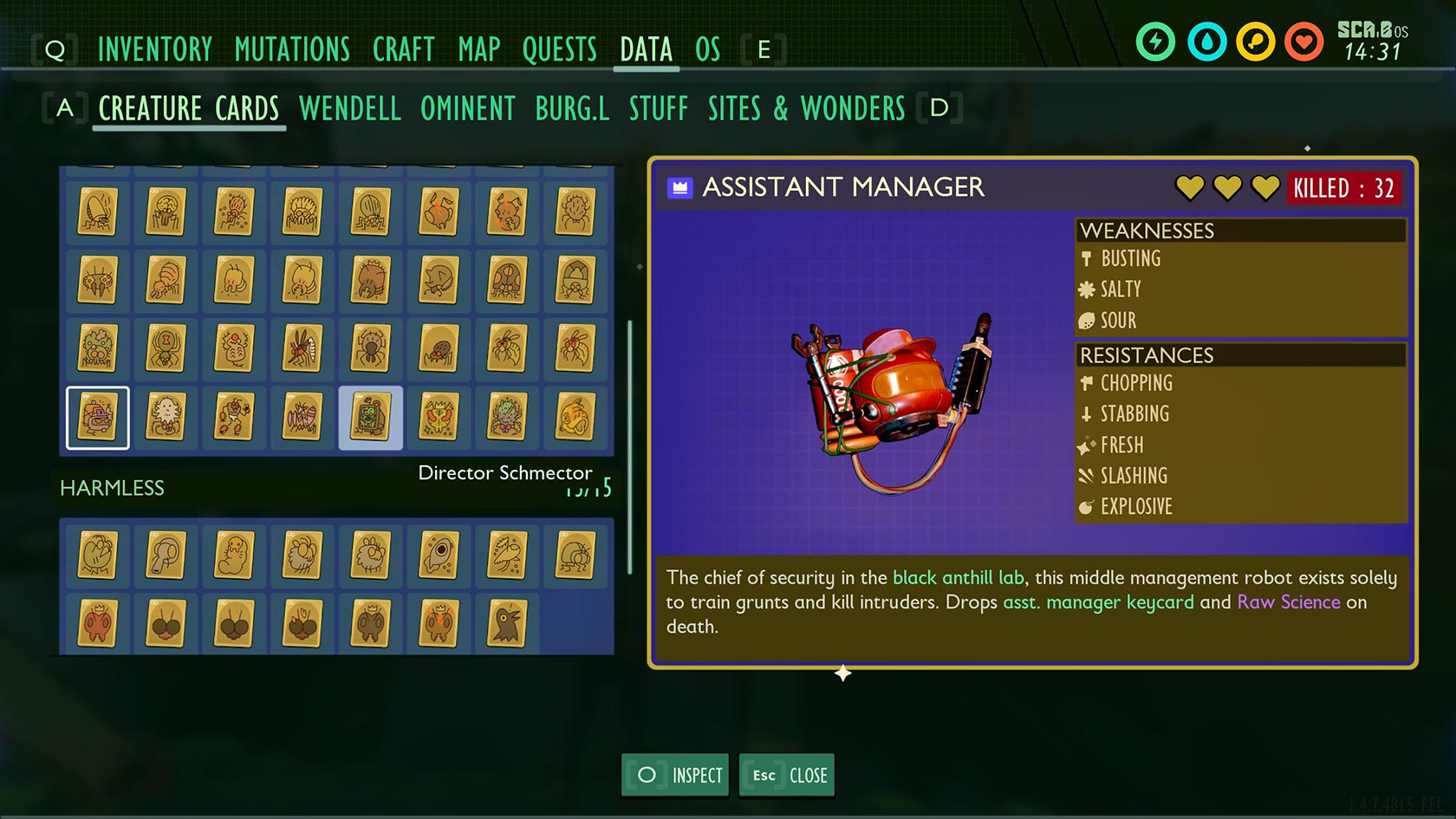
Task: Go to the Craft tab
Action: click(x=403, y=49)
